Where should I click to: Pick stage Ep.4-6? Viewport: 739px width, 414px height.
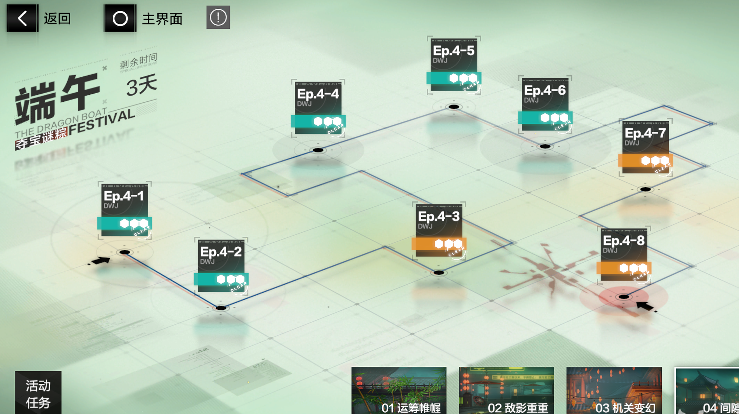[545, 103]
